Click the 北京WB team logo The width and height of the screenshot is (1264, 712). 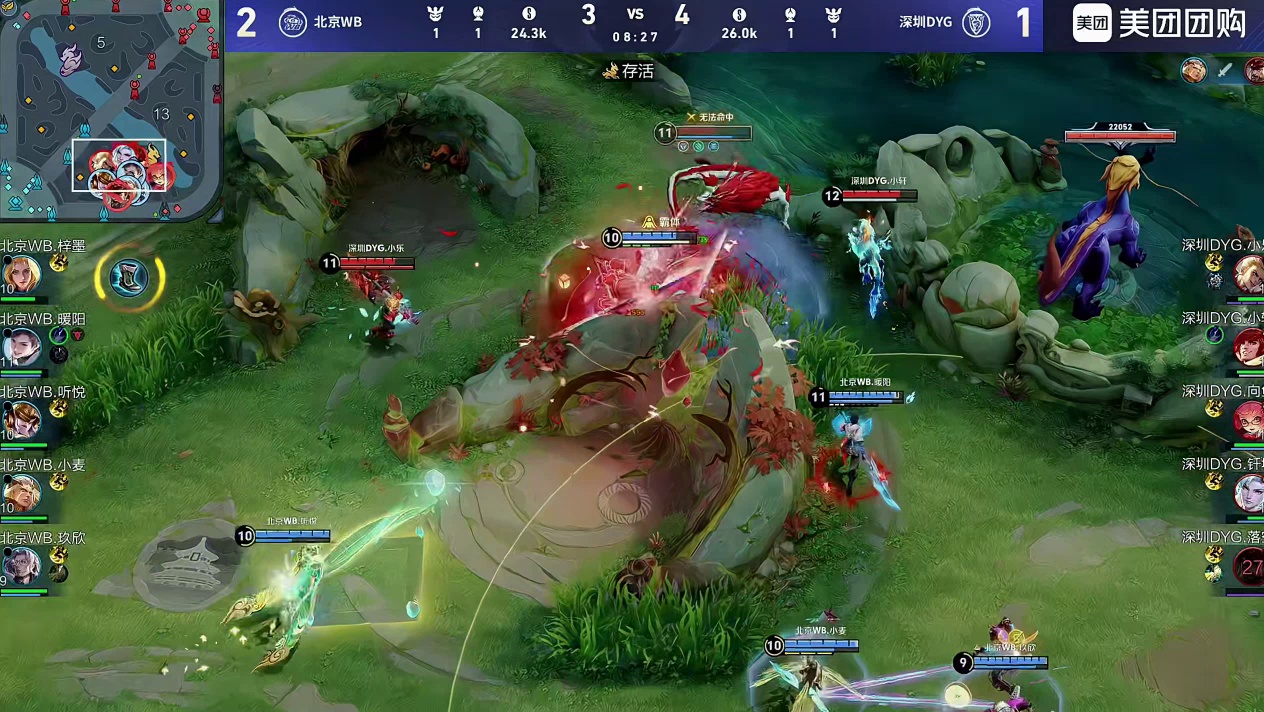coord(293,22)
